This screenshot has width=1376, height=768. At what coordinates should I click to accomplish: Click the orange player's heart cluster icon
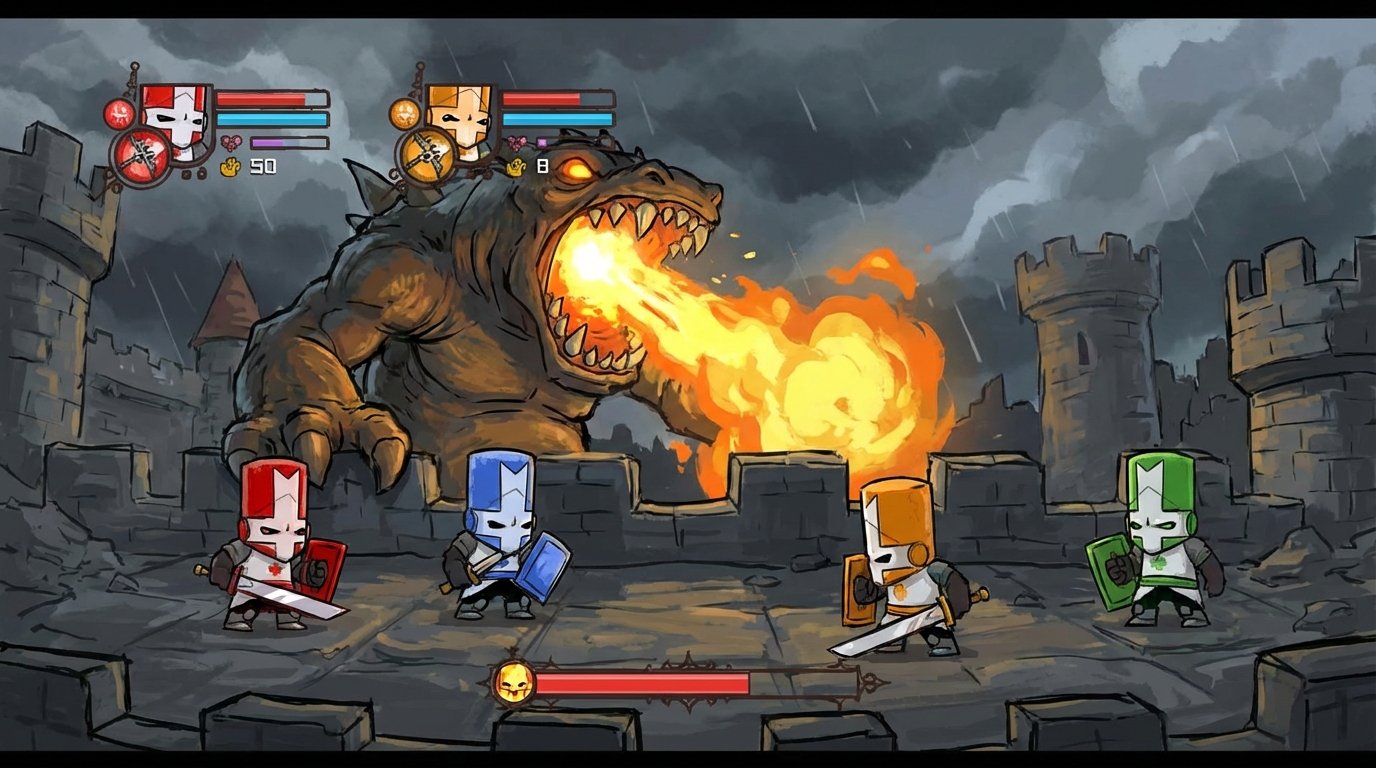(x=516, y=142)
